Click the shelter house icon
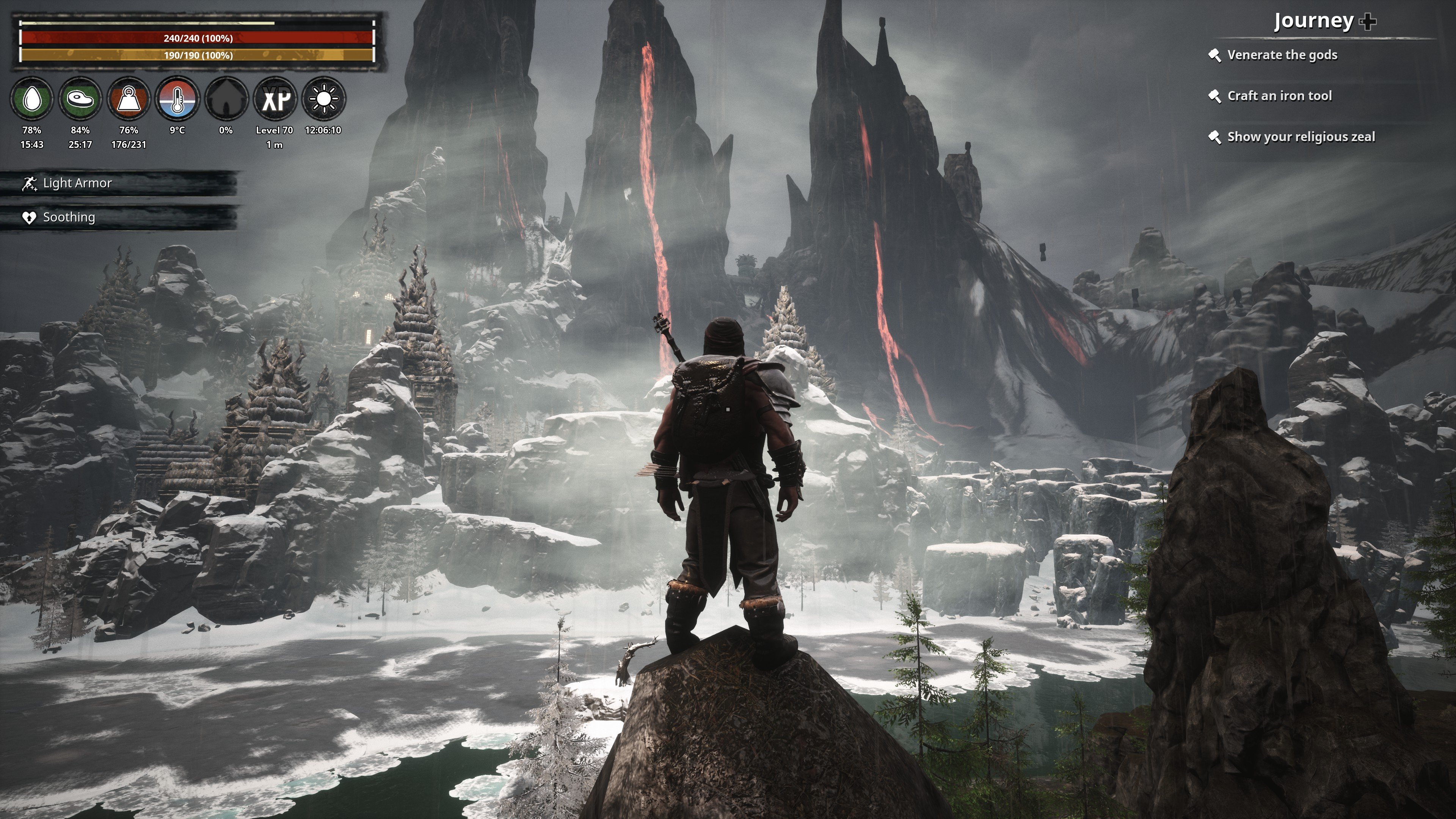 tap(226, 99)
